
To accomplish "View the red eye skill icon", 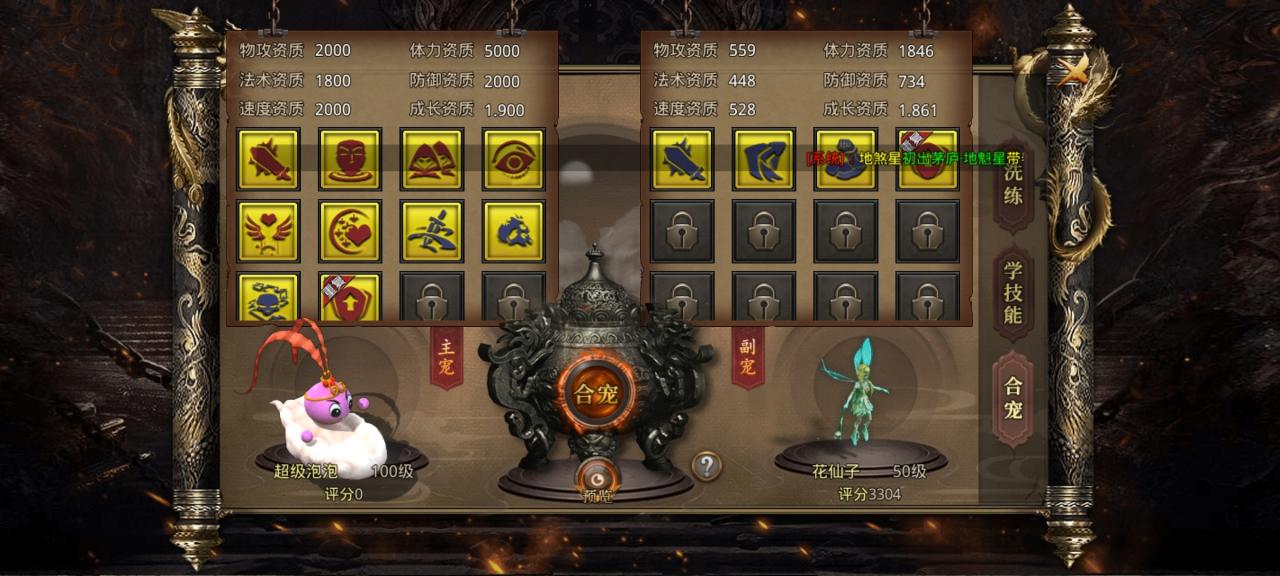I will coord(514,159).
